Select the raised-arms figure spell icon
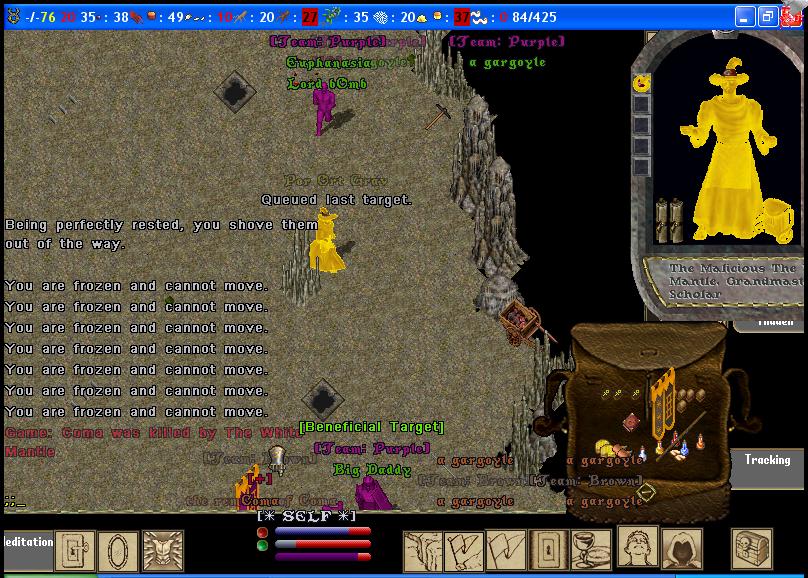Image resolution: width=808 pixels, height=578 pixels. point(636,549)
